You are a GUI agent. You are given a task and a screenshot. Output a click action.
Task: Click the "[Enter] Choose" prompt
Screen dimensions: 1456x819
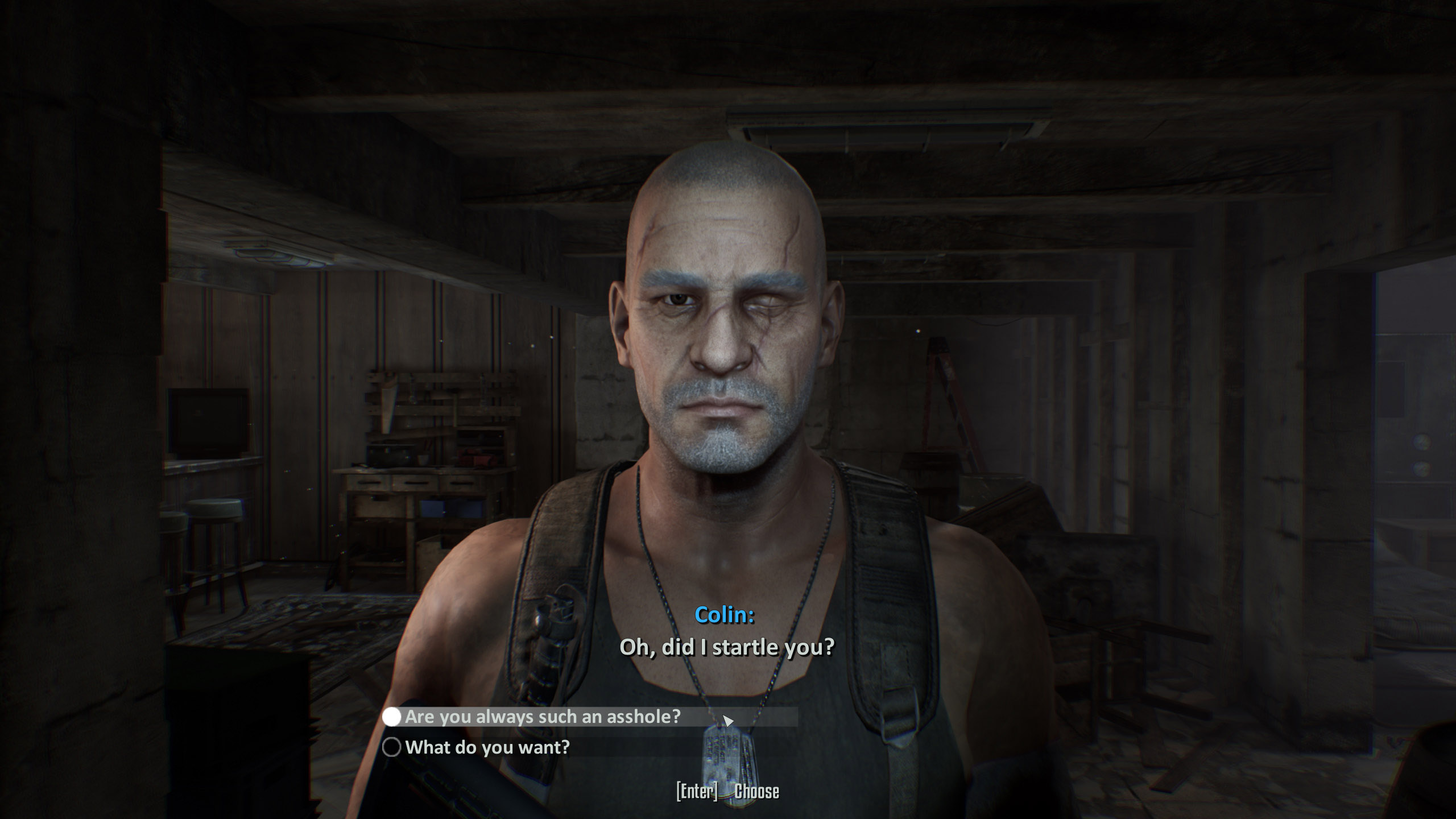point(728,791)
